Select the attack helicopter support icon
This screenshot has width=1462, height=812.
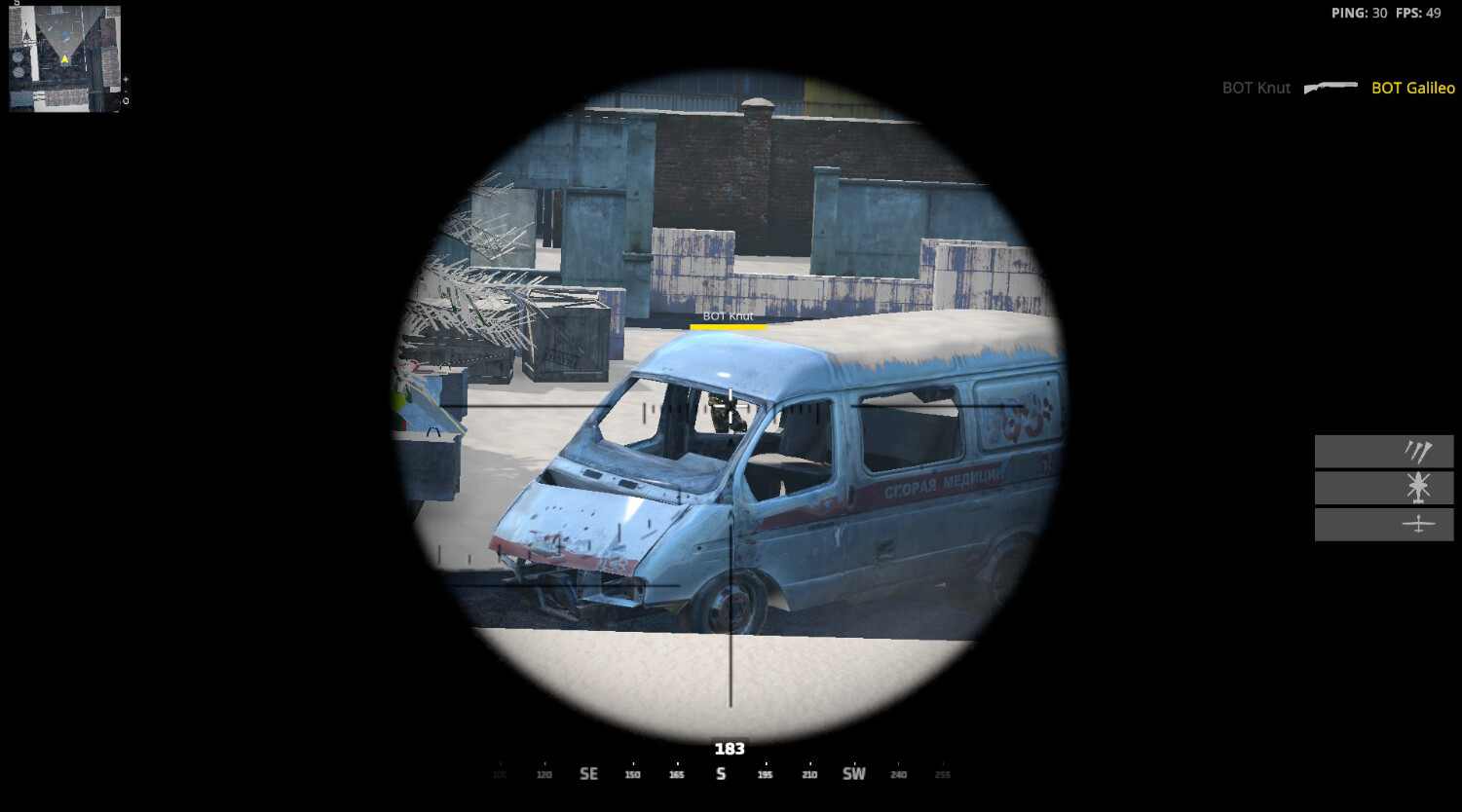1418,488
